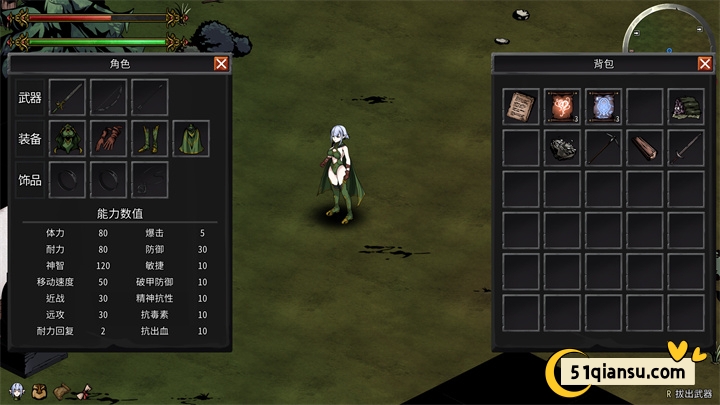The image size is (720, 405).
Task: Select the orange rune scroll in backpack
Action: [x=561, y=107]
